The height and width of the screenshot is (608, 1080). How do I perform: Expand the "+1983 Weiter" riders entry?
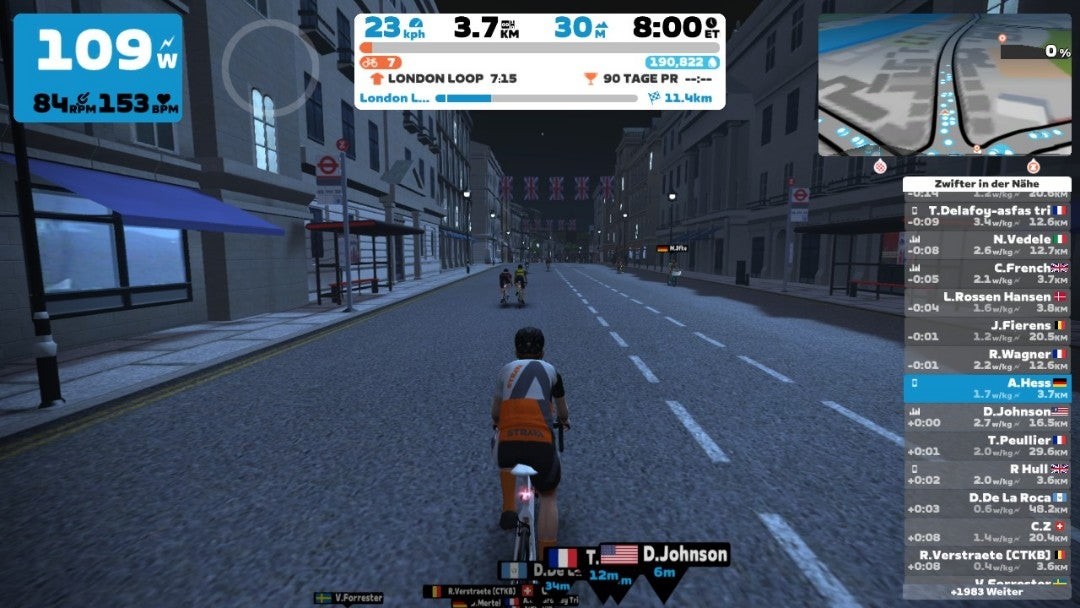point(987,592)
